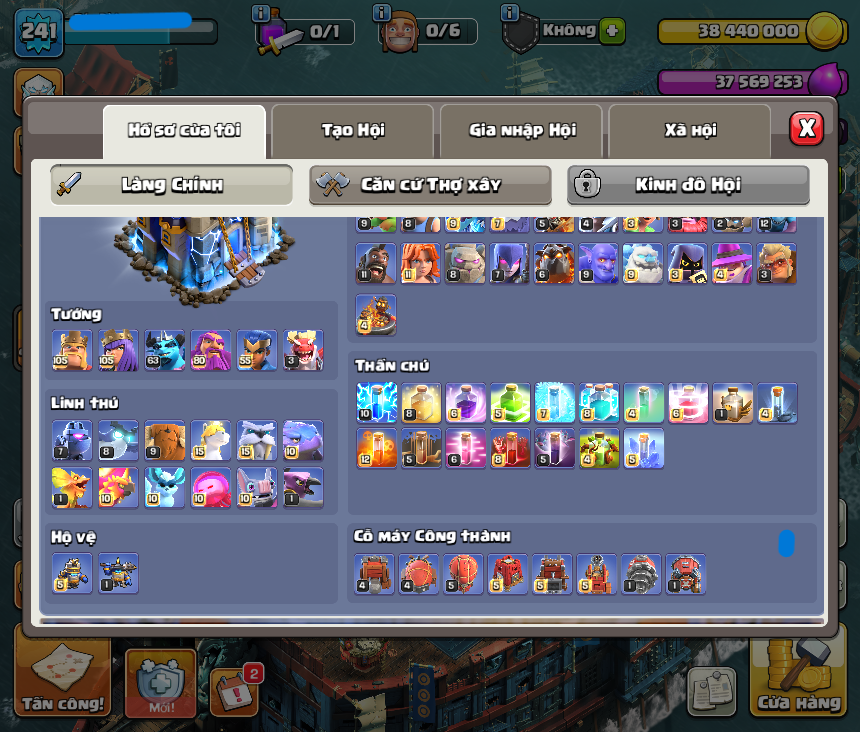The height and width of the screenshot is (732, 860).
Task: Select the Hồ sơ của tôi tab
Action: 184,130
